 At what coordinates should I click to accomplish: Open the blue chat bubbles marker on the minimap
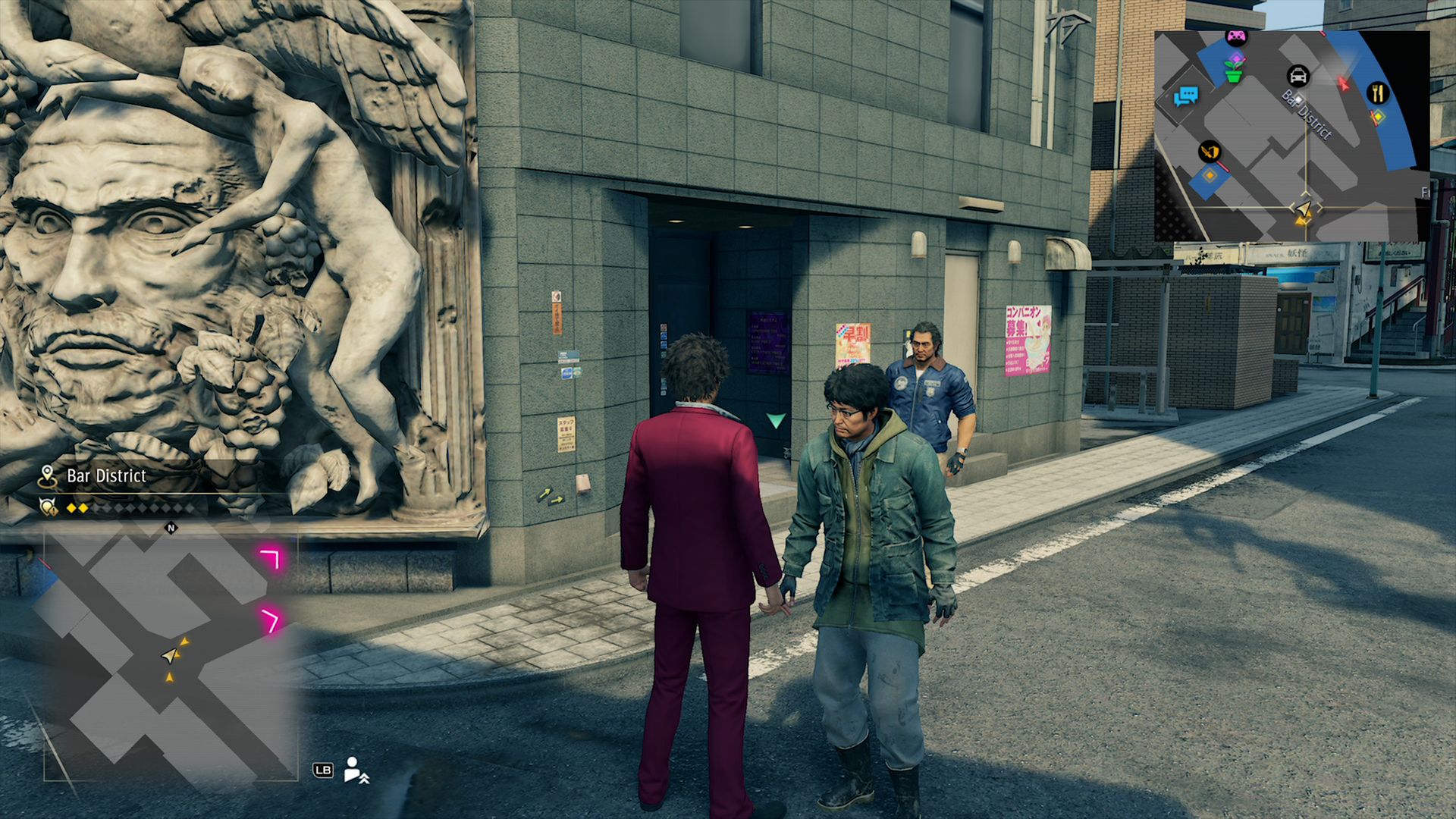1188,96
